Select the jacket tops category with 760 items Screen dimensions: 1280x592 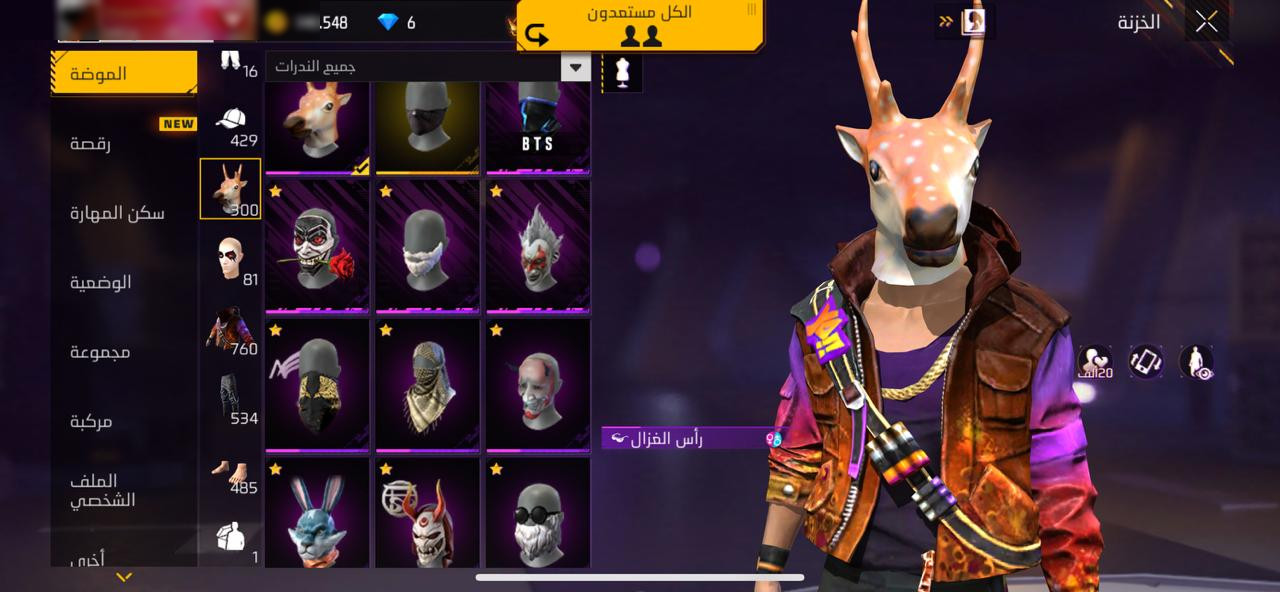point(231,332)
